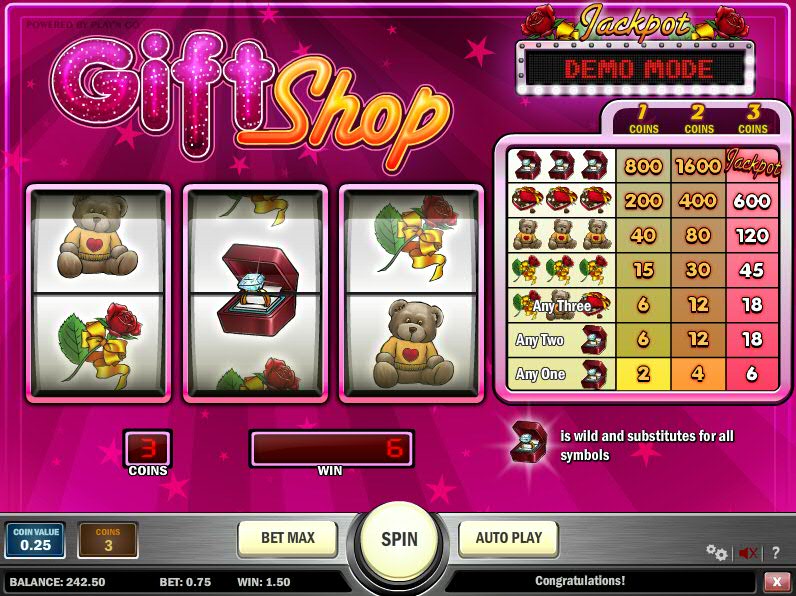Close the game with the red X

click(x=777, y=581)
